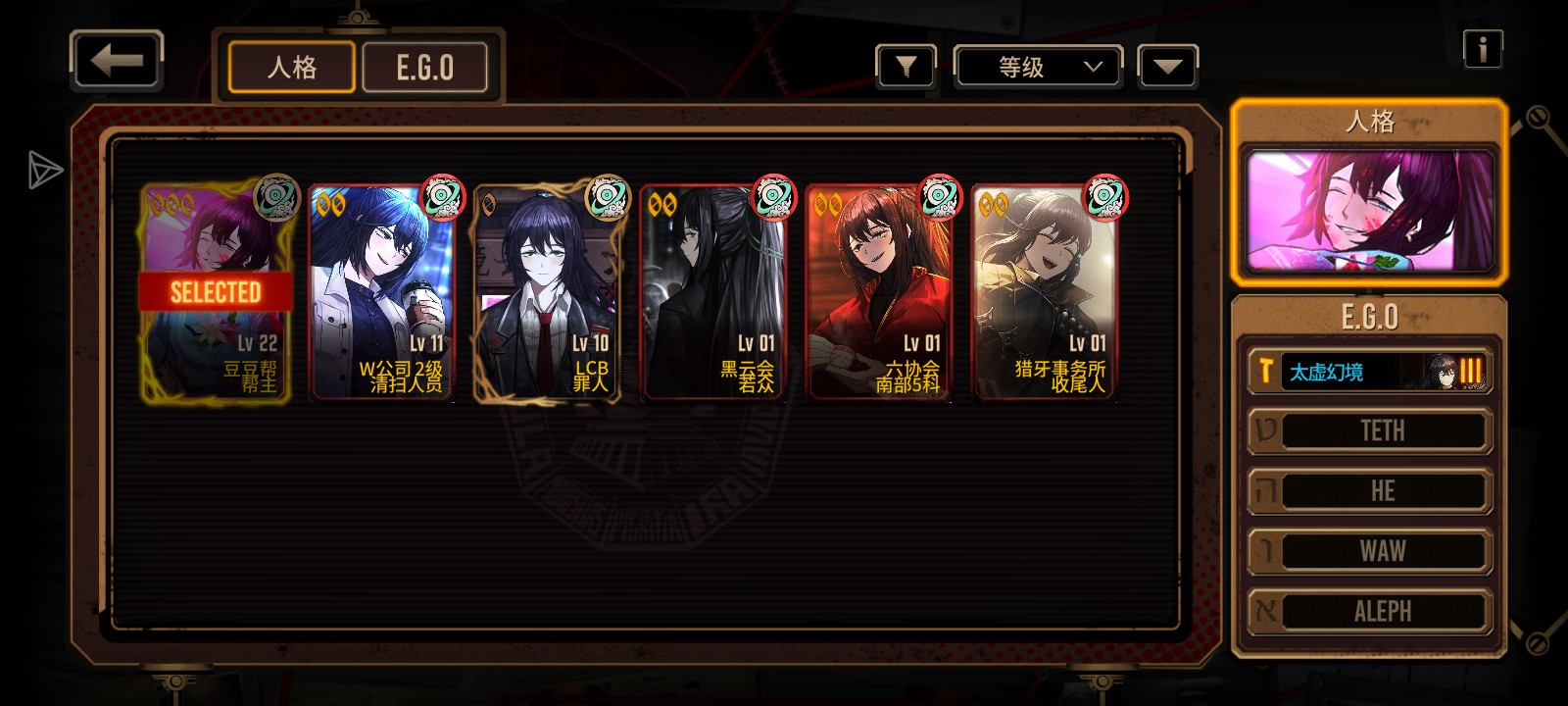Open the 太虚幻境 E.G.O slot
1568x706 pixels.
(1369, 372)
